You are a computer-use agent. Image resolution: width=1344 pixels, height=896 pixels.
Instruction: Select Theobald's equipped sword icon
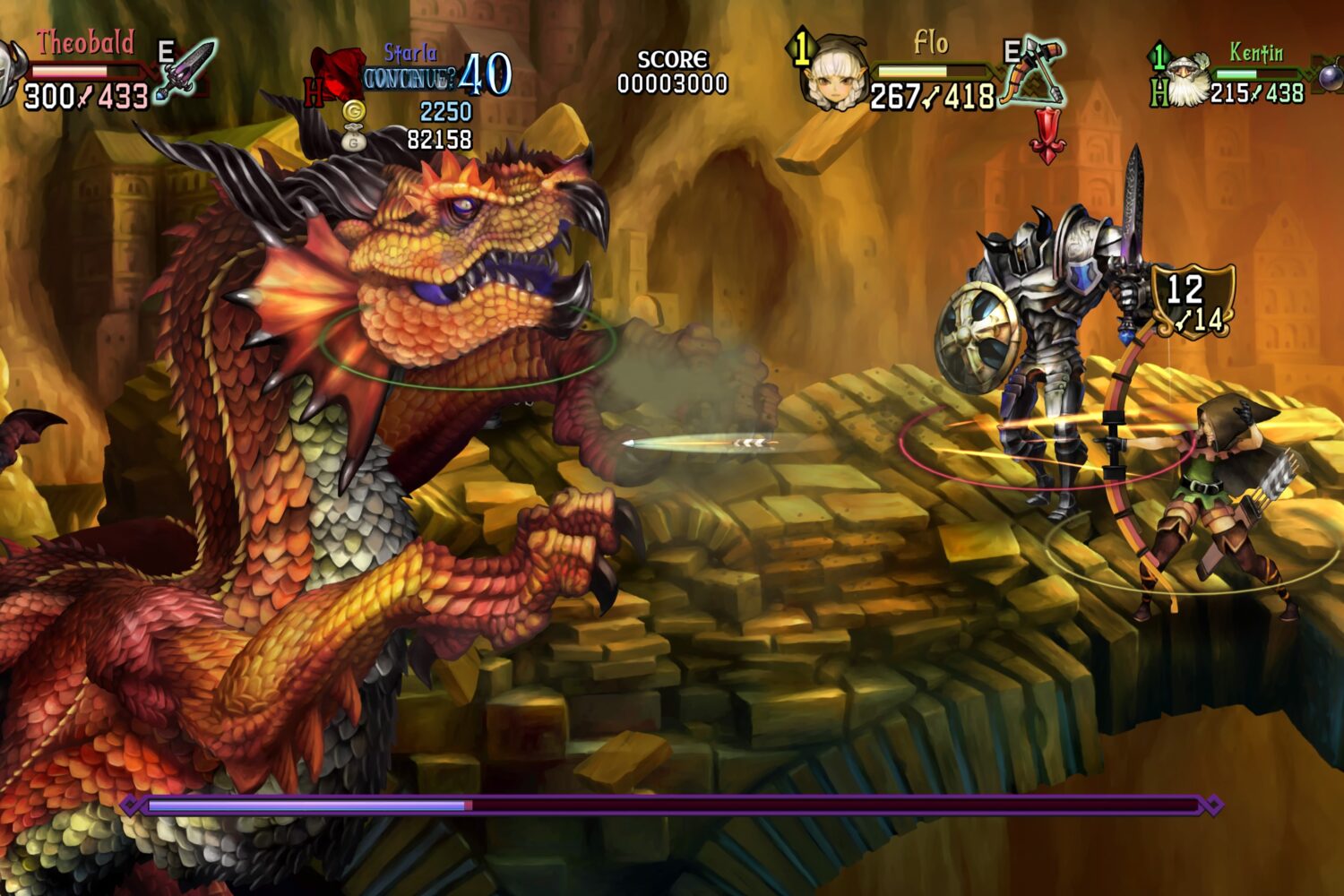(x=186, y=70)
